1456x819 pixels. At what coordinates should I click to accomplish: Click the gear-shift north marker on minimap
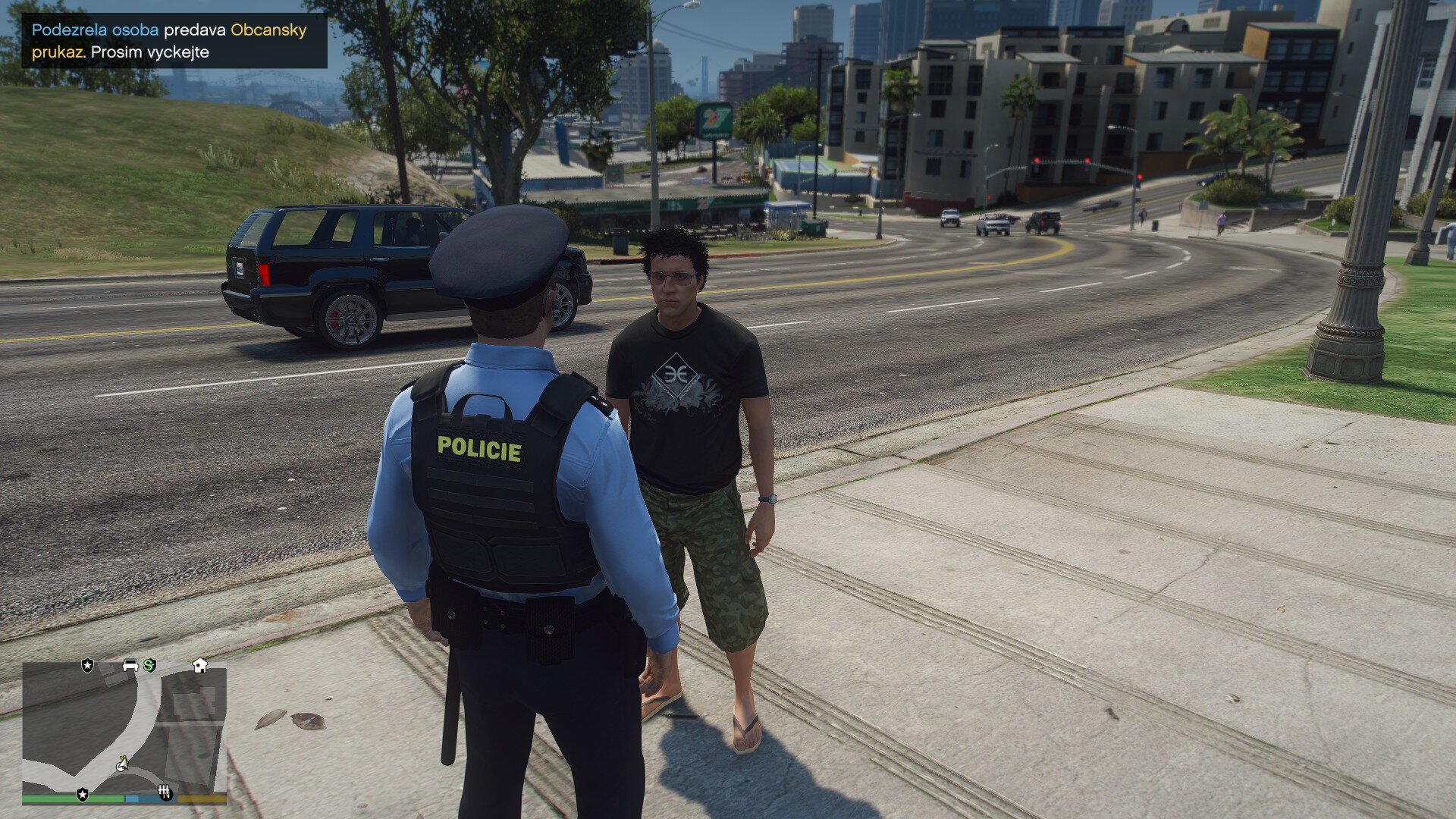(x=165, y=793)
